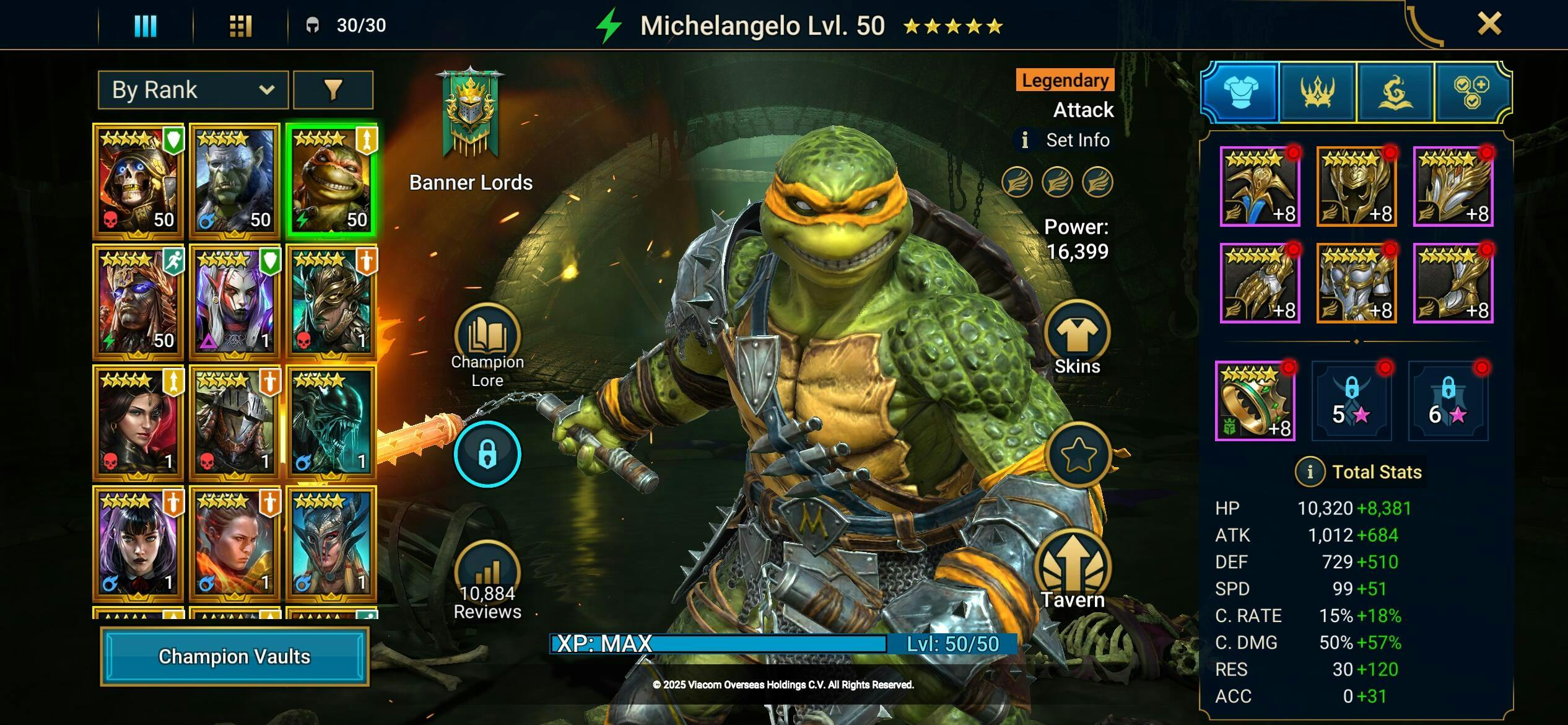Open the By Rank sort dropdown
Viewport: 1568px width, 725px height.
point(193,90)
